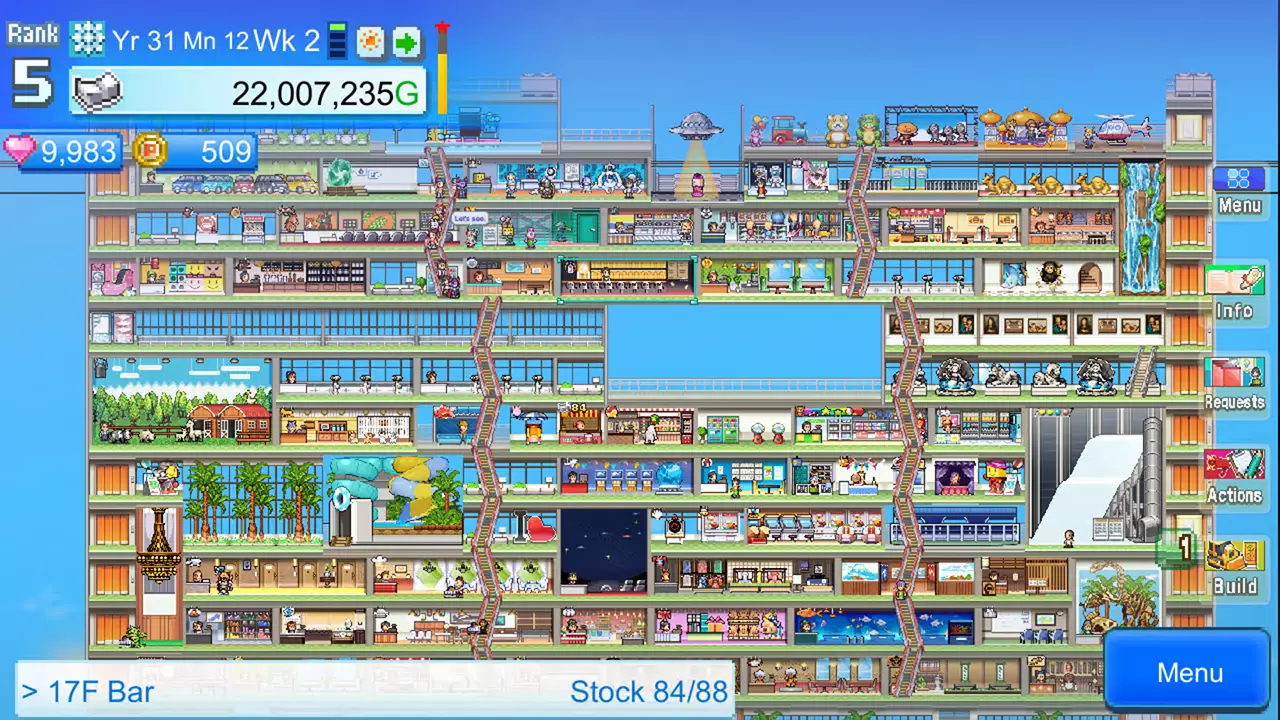Image resolution: width=1280 pixels, height=720 pixels.
Task: Expand the Stock 84/88 counter
Action: (649, 691)
